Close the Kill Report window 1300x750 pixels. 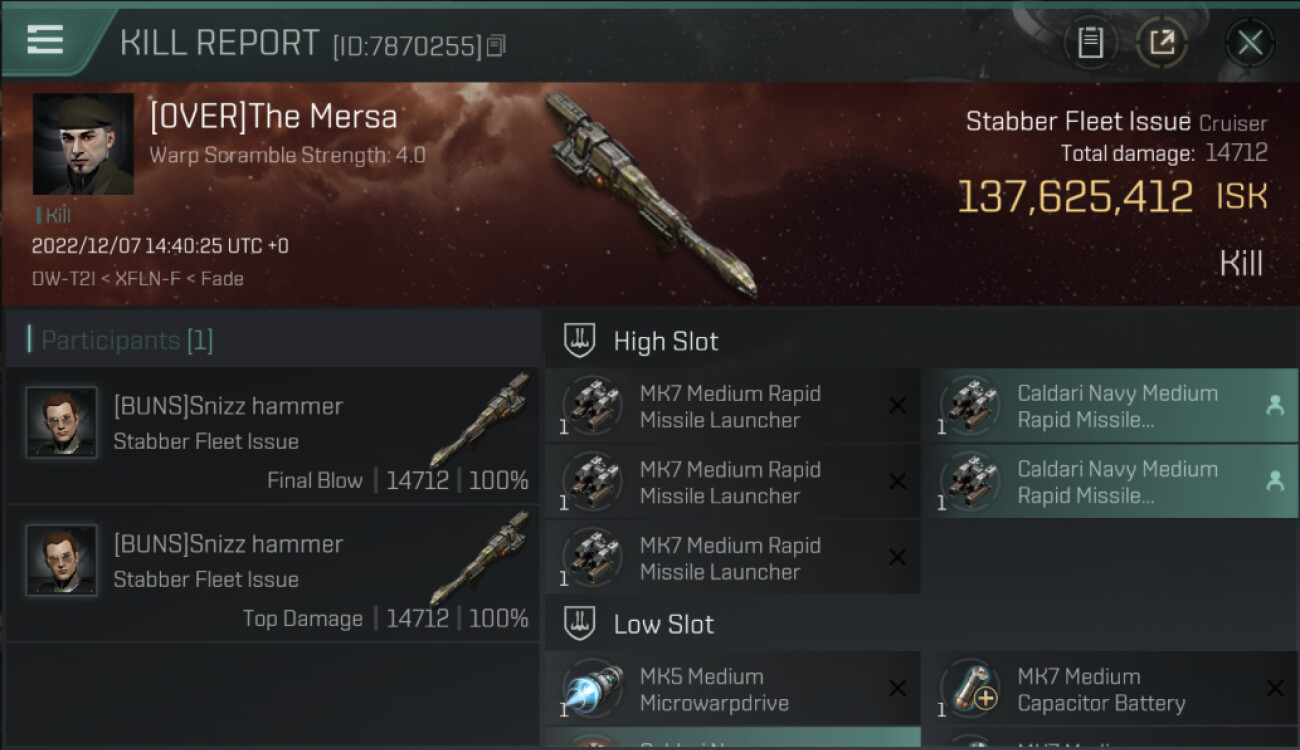(x=1249, y=43)
